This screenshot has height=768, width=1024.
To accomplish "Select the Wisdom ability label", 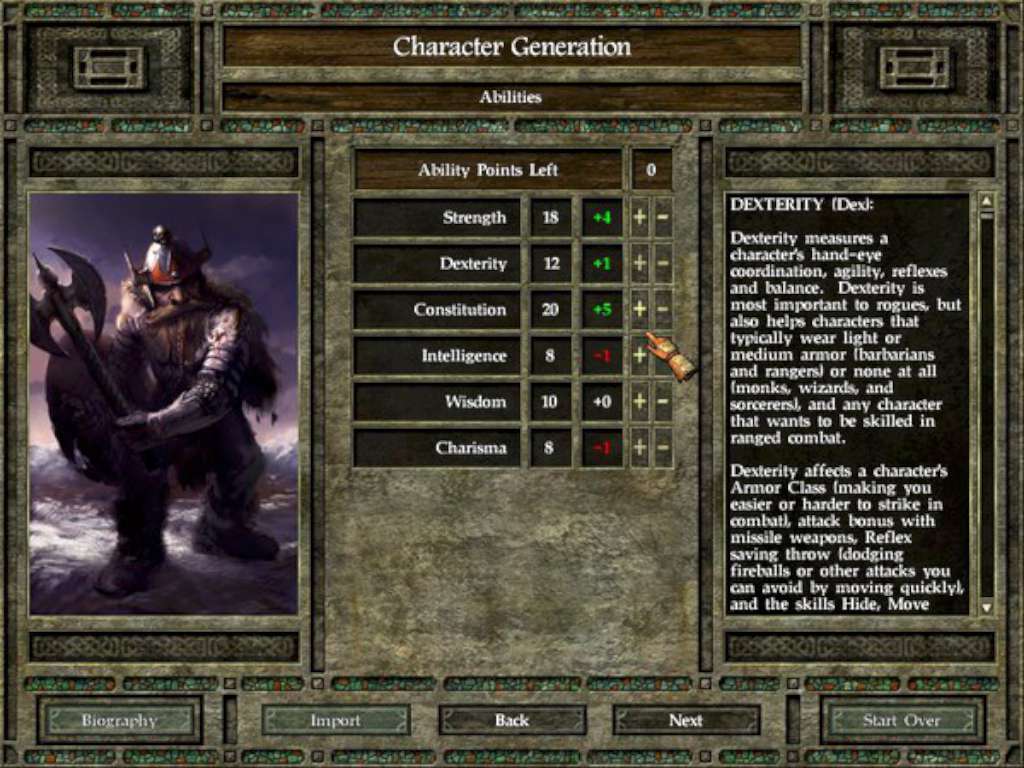I will tap(438, 402).
